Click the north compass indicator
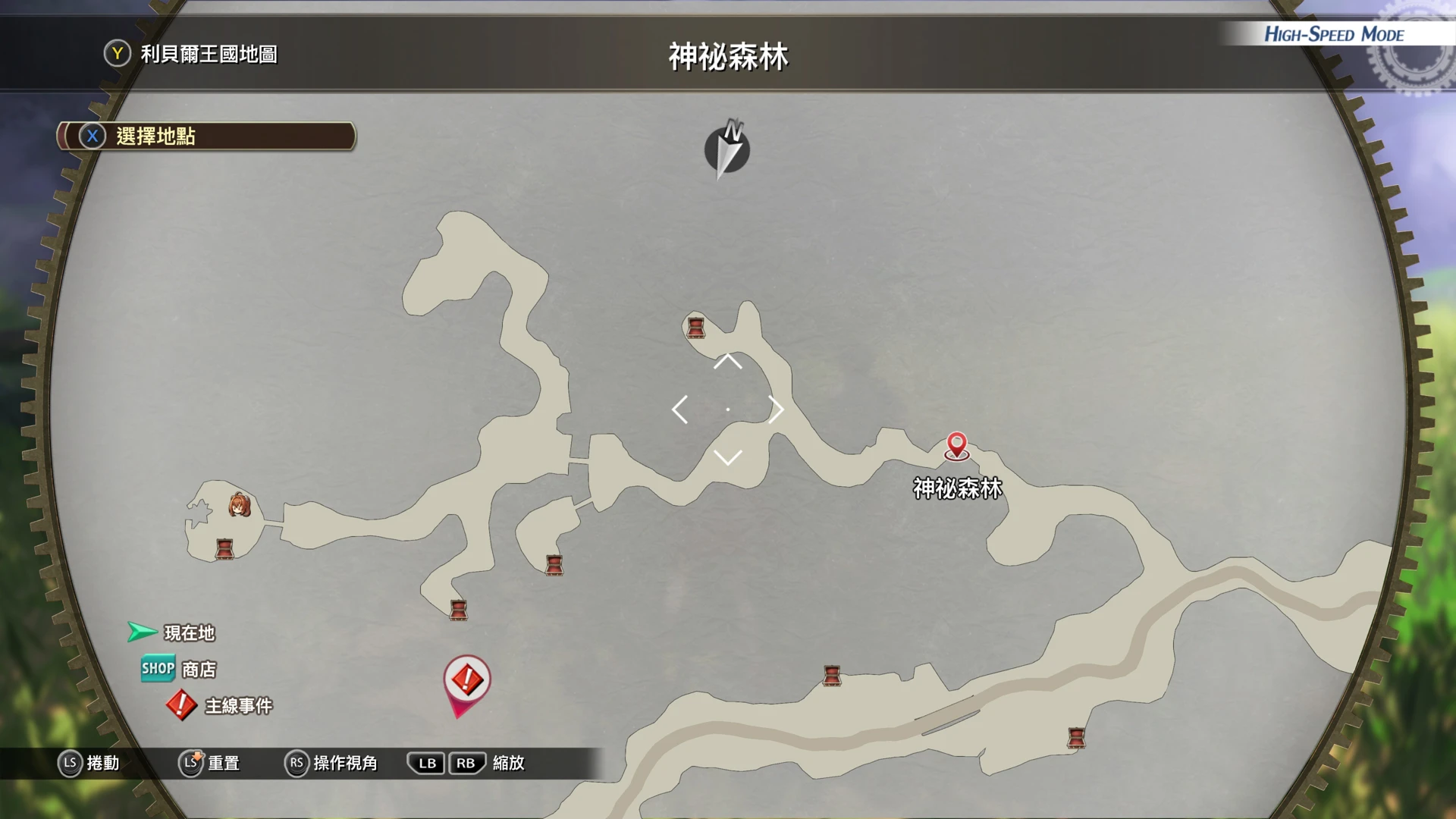This screenshot has height=819, width=1456. (x=727, y=149)
